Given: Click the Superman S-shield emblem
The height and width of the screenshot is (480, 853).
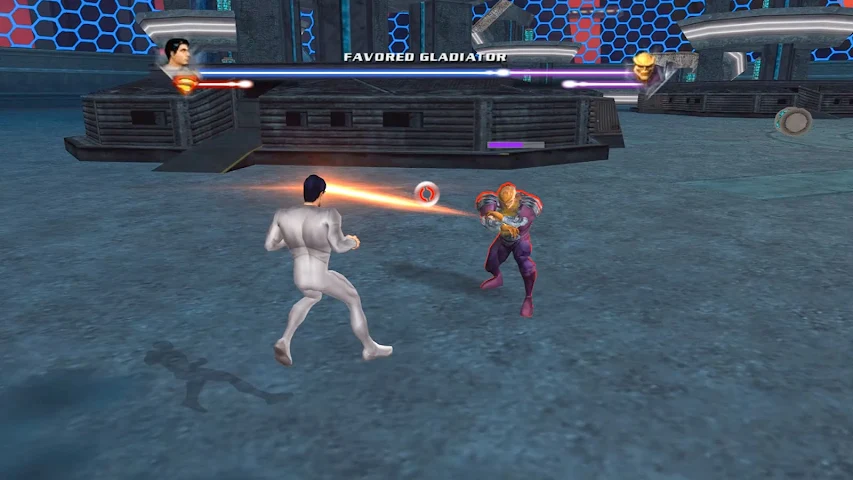Looking at the screenshot, I should click(187, 84).
